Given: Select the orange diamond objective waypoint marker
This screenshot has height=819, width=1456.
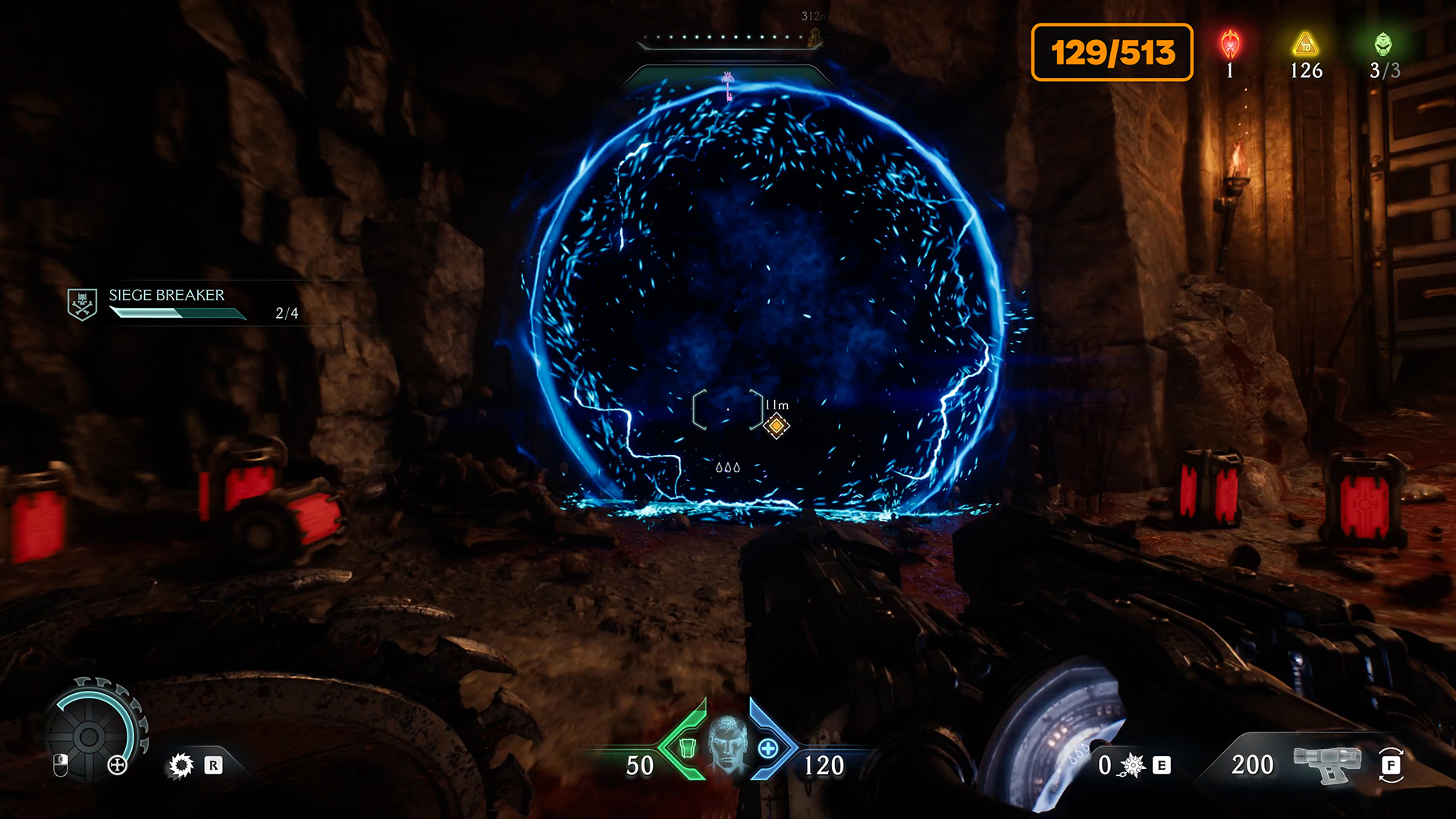Looking at the screenshot, I should click(776, 426).
